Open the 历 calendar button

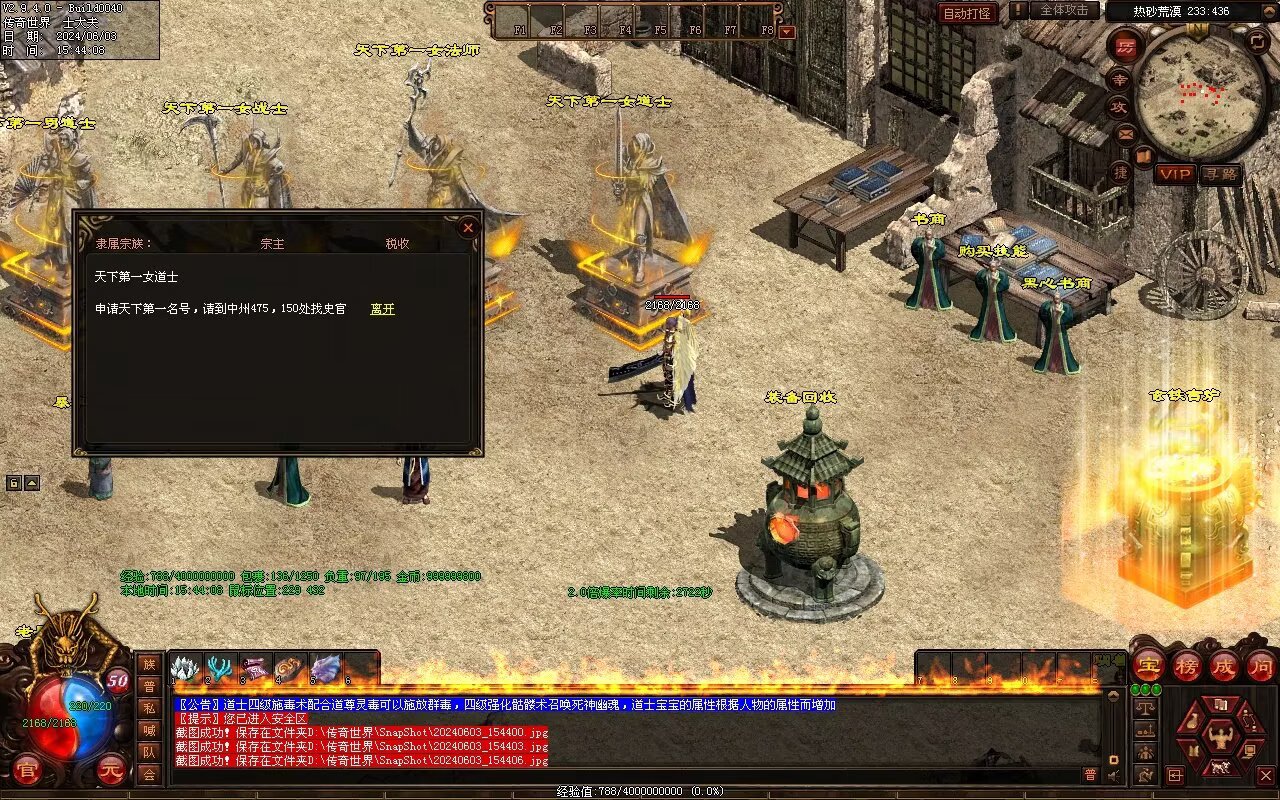pyautogui.click(x=1126, y=47)
